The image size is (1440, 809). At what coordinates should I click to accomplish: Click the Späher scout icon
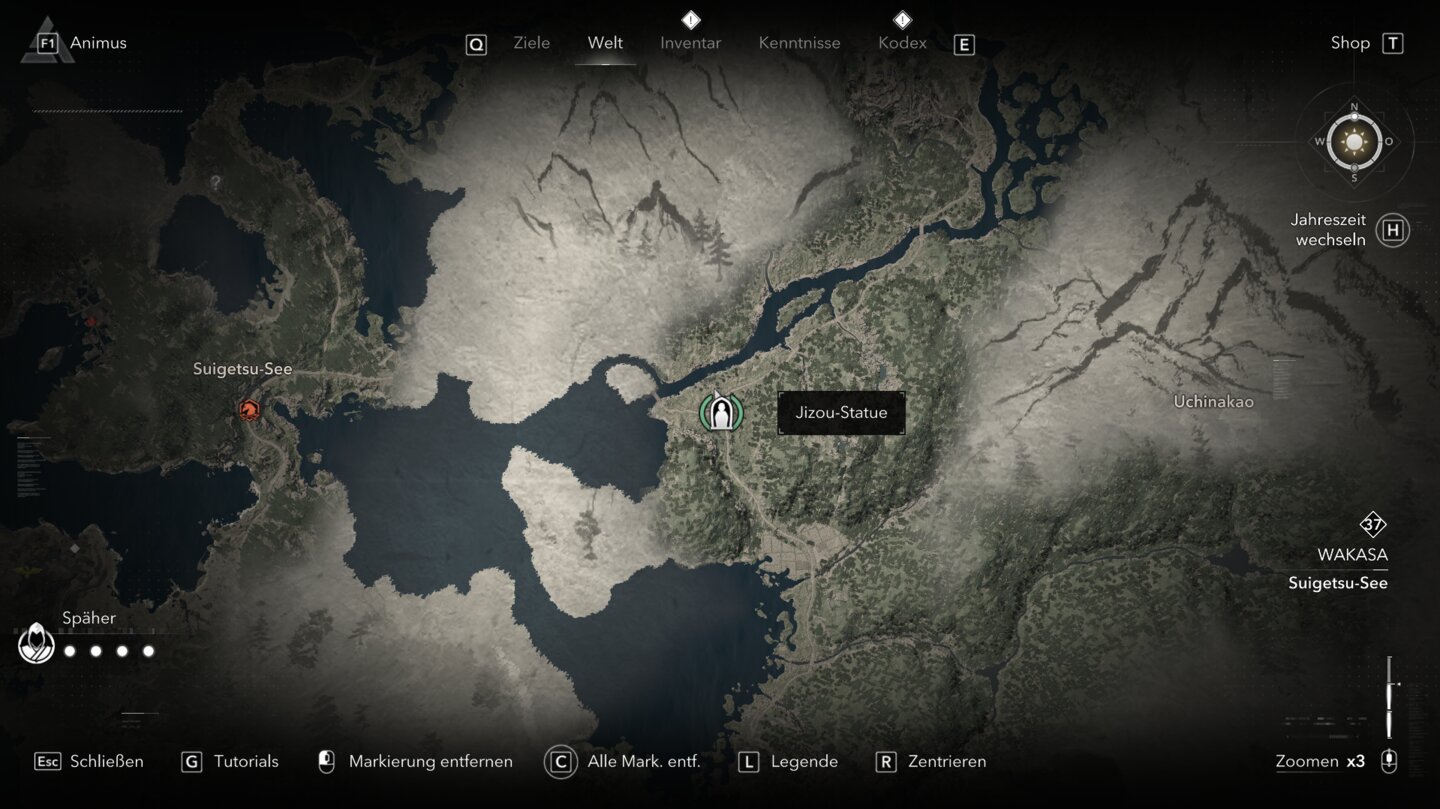coord(36,643)
